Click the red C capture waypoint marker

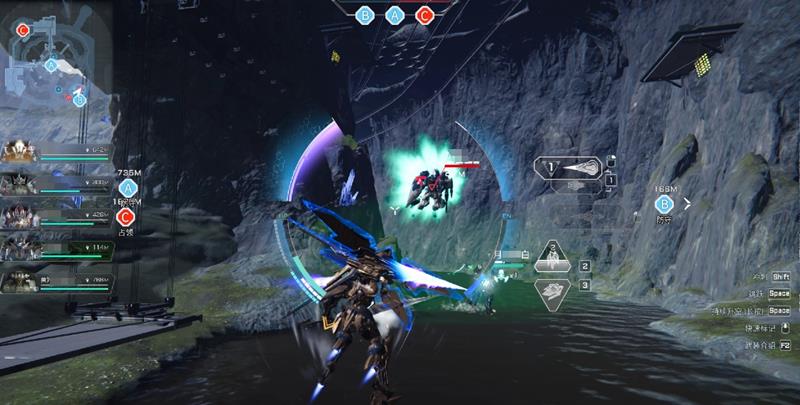tap(126, 216)
